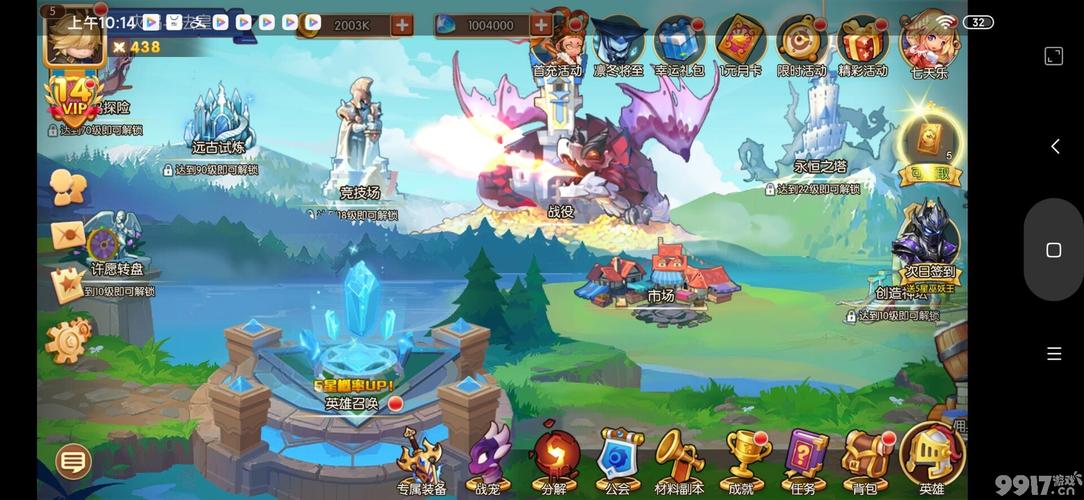Enter the 材料副本 material dungeon
The height and width of the screenshot is (500, 1084).
(679, 458)
